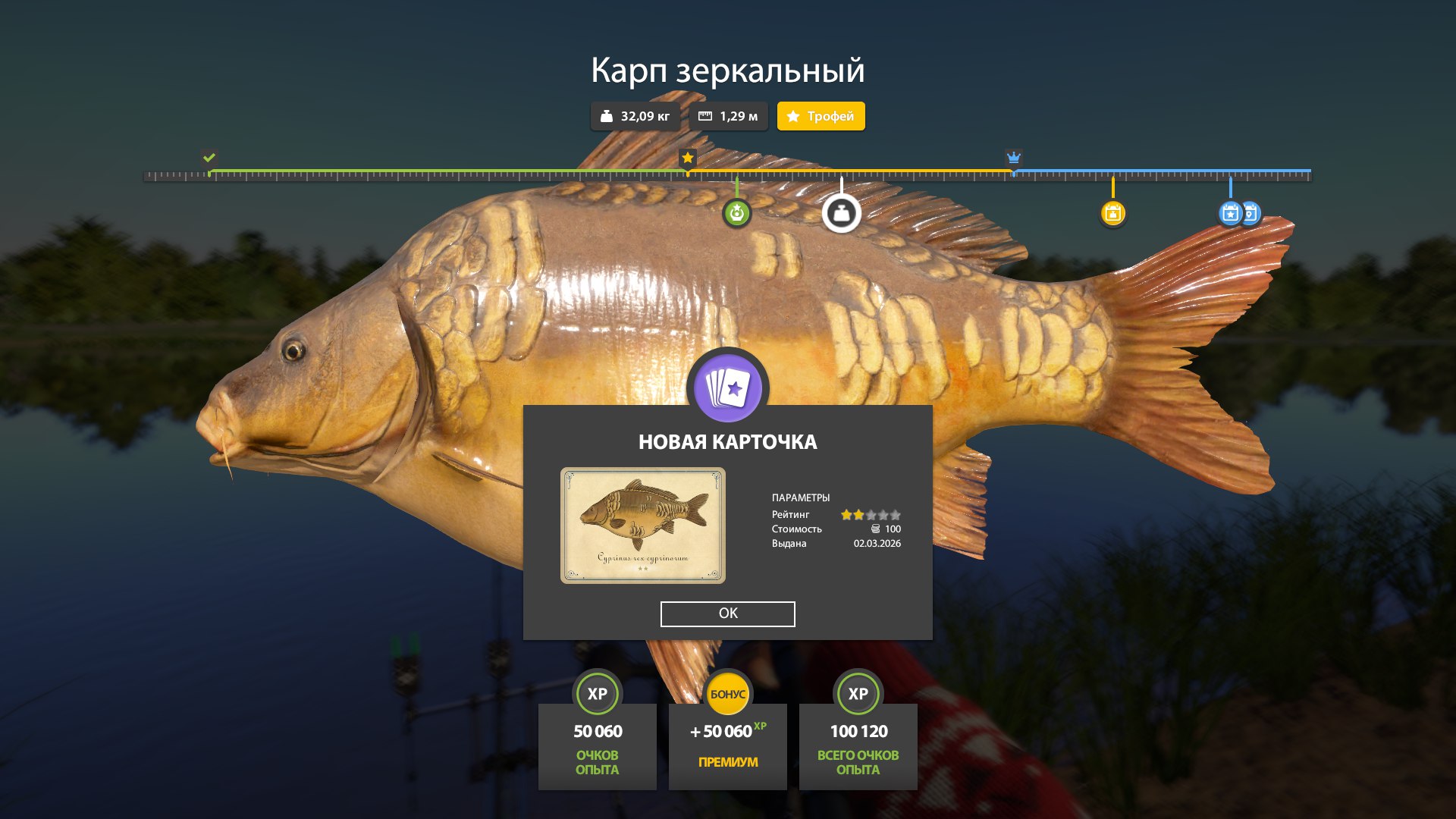Click the white kettlebell weight marker icon
Viewport: 1456px width, 819px height.
pos(842,213)
